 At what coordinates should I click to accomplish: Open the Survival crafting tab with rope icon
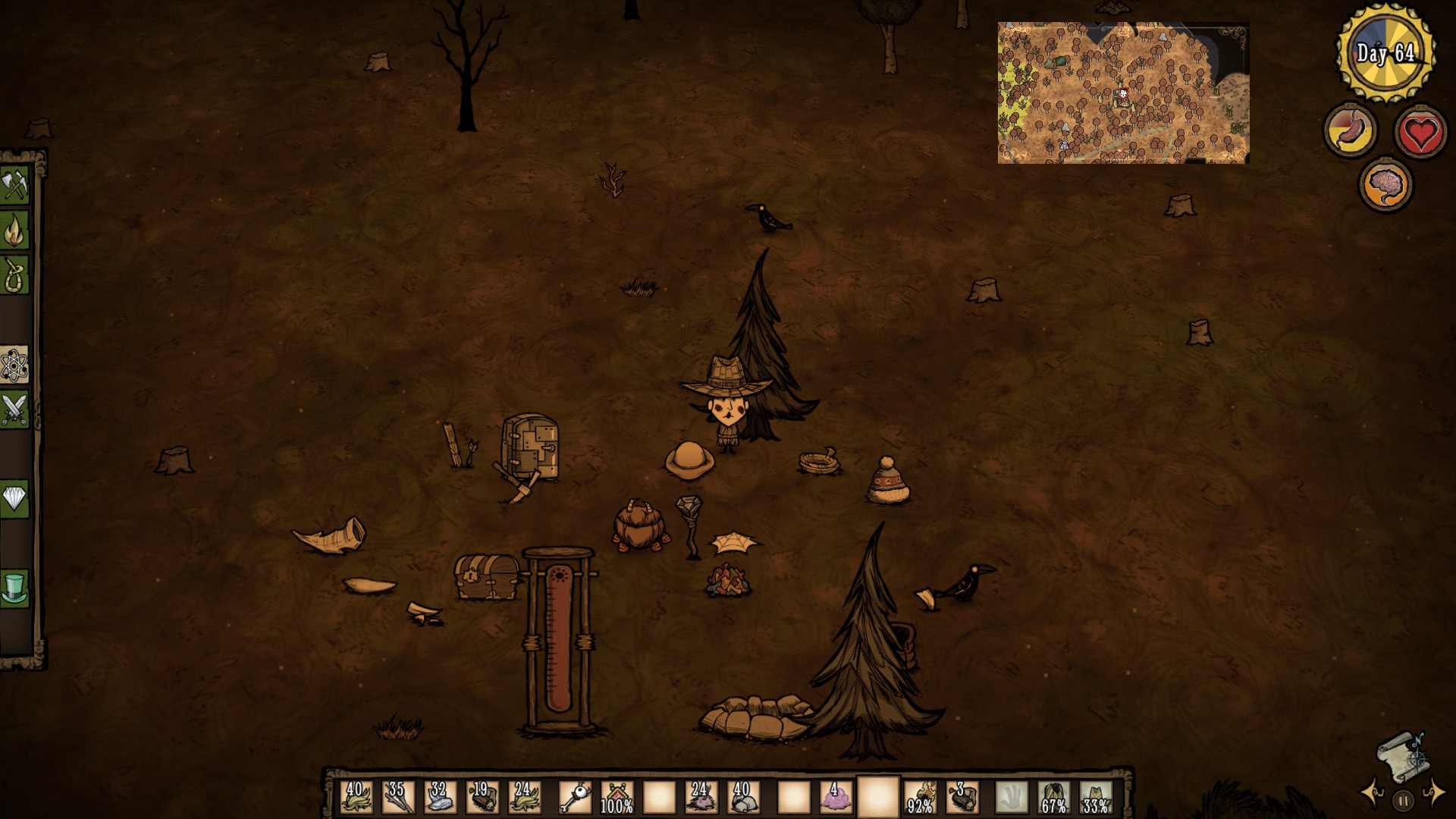coord(14,274)
